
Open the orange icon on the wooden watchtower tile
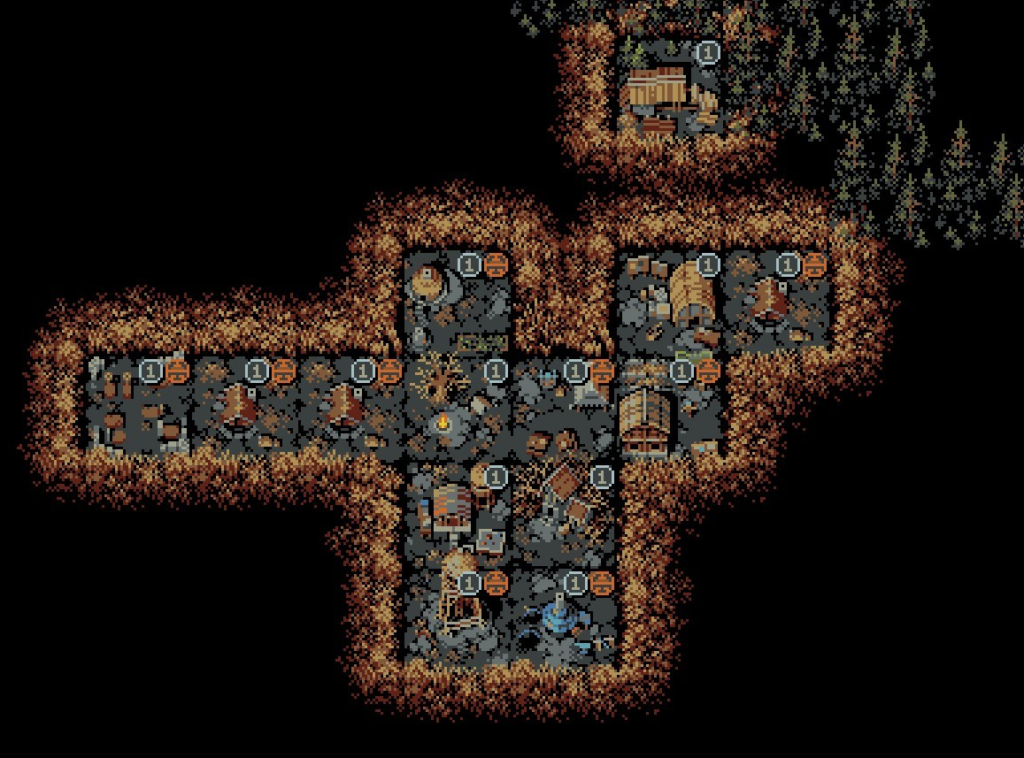pyautogui.click(x=495, y=582)
